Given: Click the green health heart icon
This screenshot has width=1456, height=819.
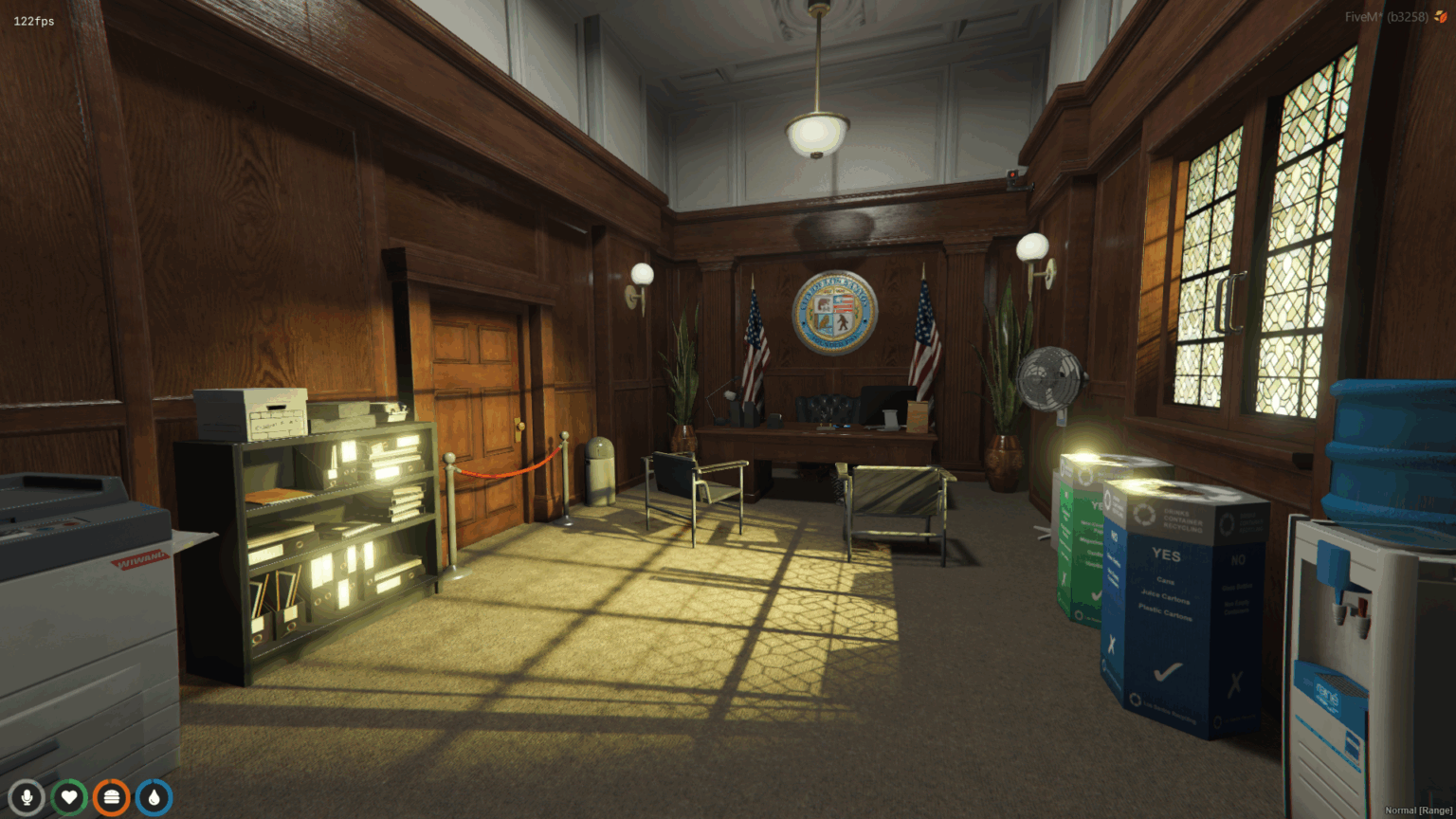Looking at the screenshot, I should 69,797.
